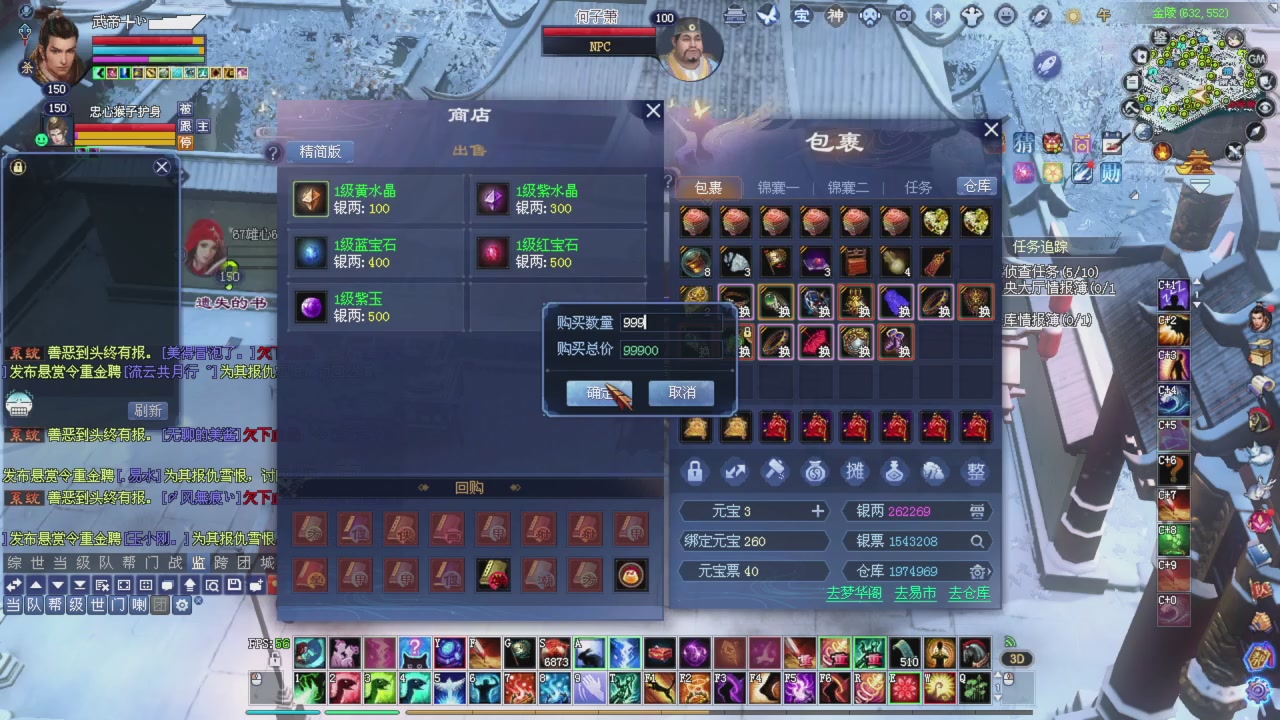Click the 整 sort-bag icon
Viewport: 1280px width, 720px height.
(x=975, y=471)
